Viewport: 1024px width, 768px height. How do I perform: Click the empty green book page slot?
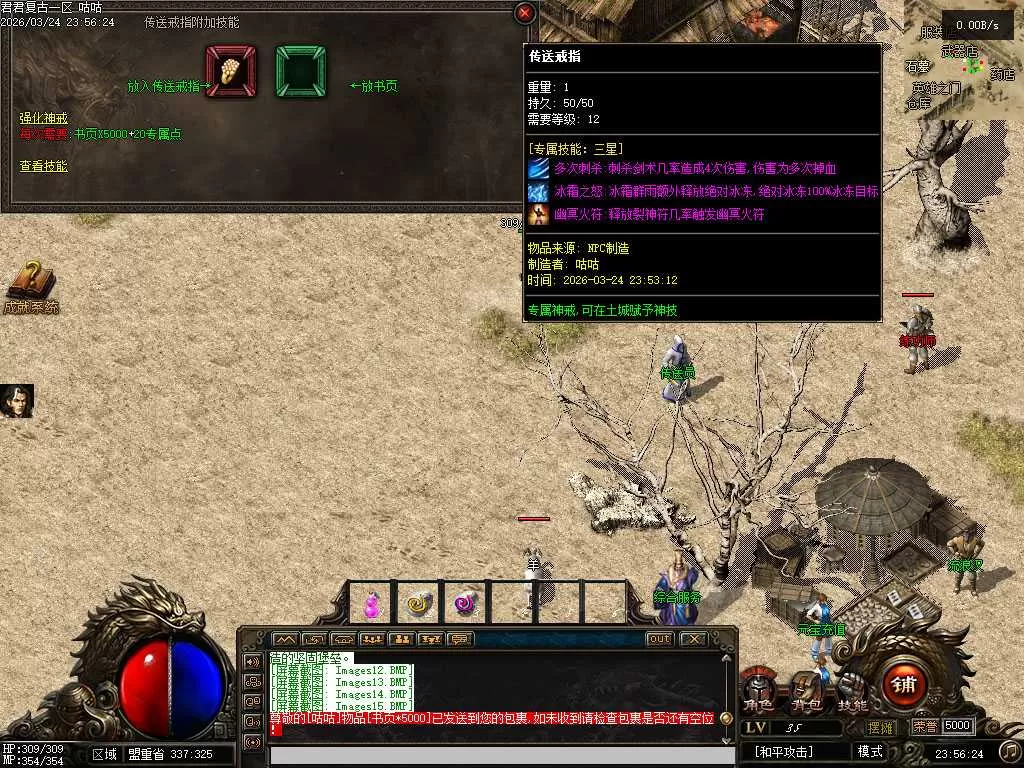point(300,71)
